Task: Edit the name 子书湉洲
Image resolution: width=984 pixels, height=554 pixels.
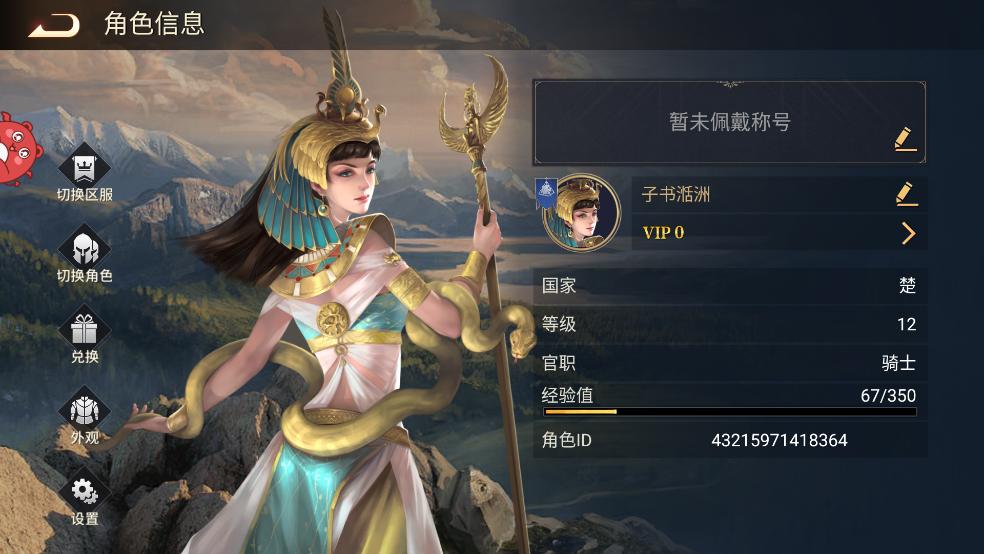Action: pos(905,193)
